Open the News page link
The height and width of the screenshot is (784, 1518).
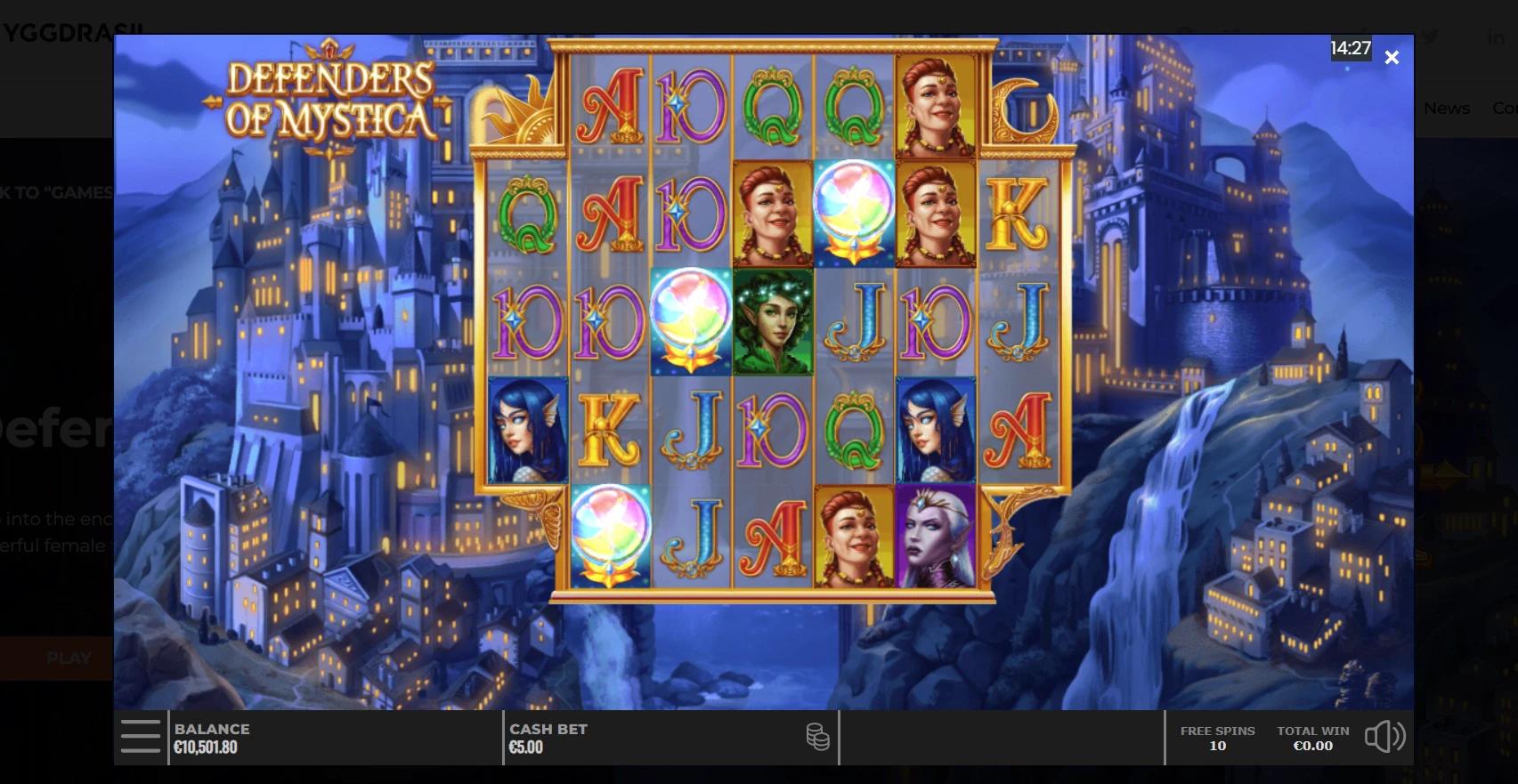pyautogui.click(x=1447, y=109)
